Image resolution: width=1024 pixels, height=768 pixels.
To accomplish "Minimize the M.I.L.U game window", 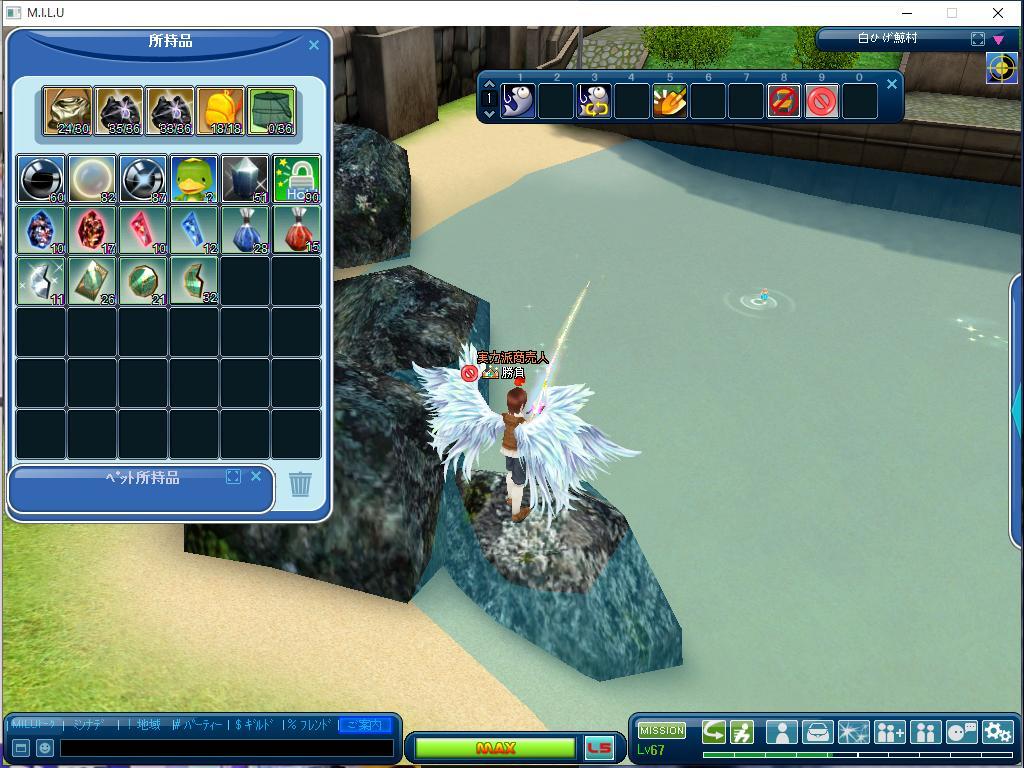I will [907, 13].
